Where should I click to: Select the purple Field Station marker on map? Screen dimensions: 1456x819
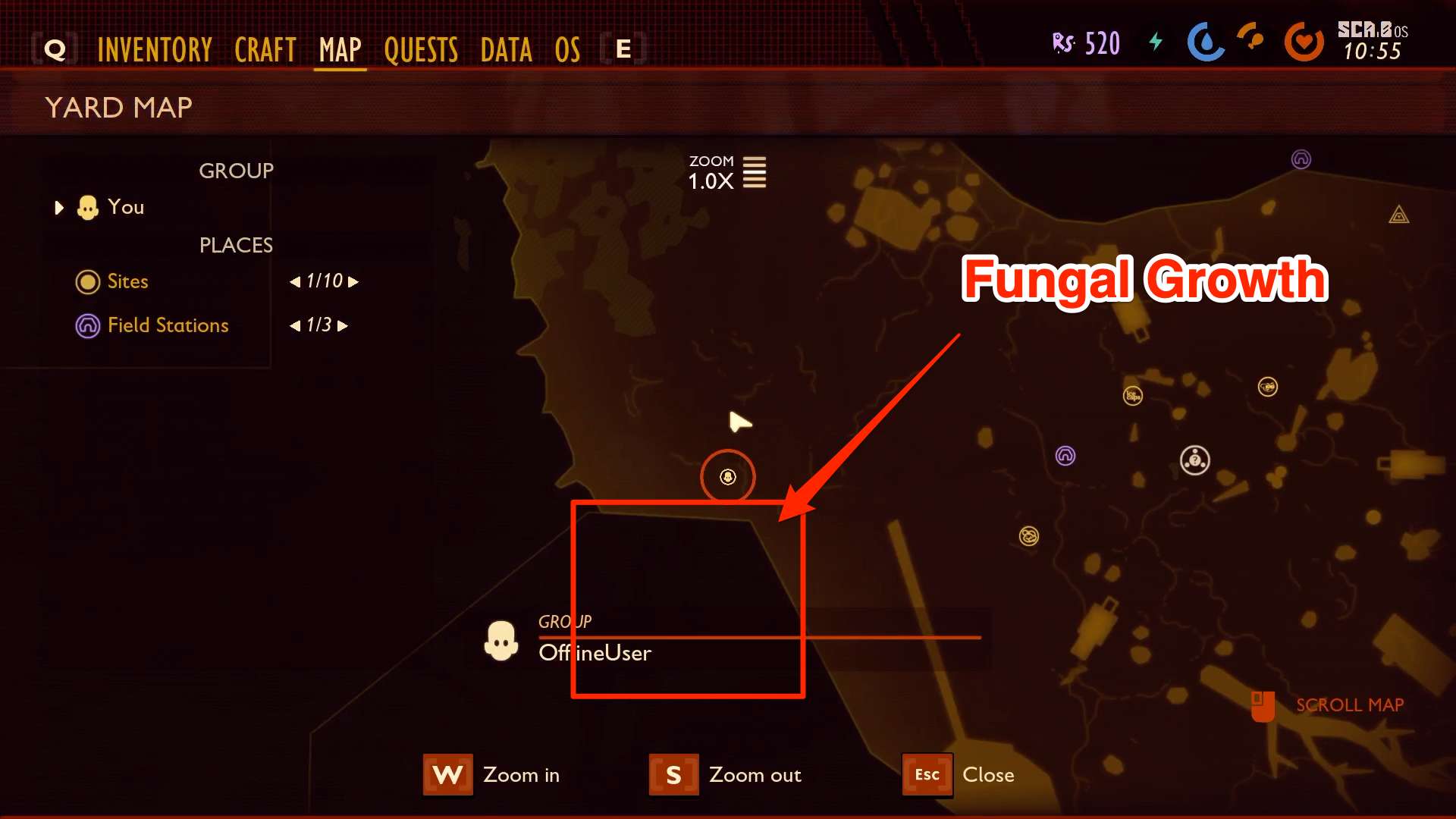pos(1065,456)
